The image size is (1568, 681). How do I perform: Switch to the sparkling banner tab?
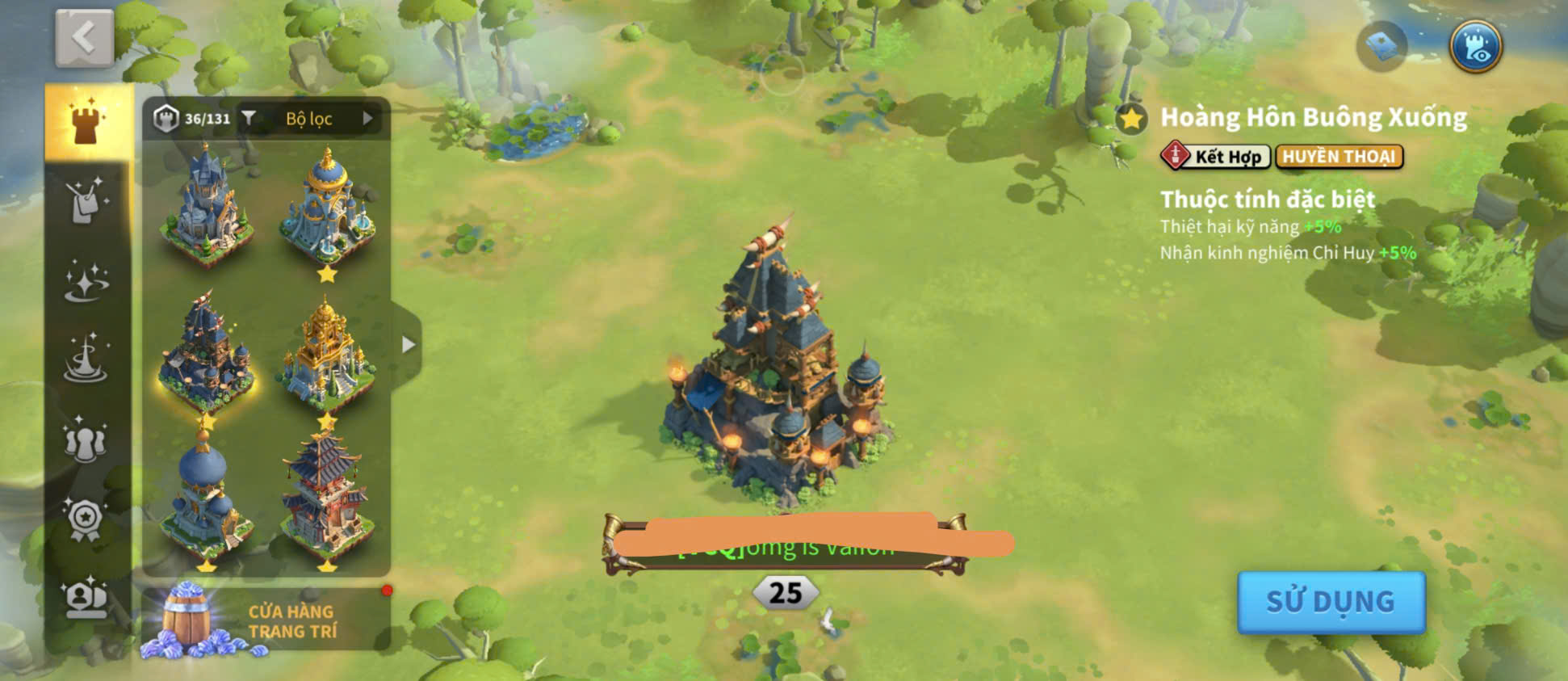(86, 200)
